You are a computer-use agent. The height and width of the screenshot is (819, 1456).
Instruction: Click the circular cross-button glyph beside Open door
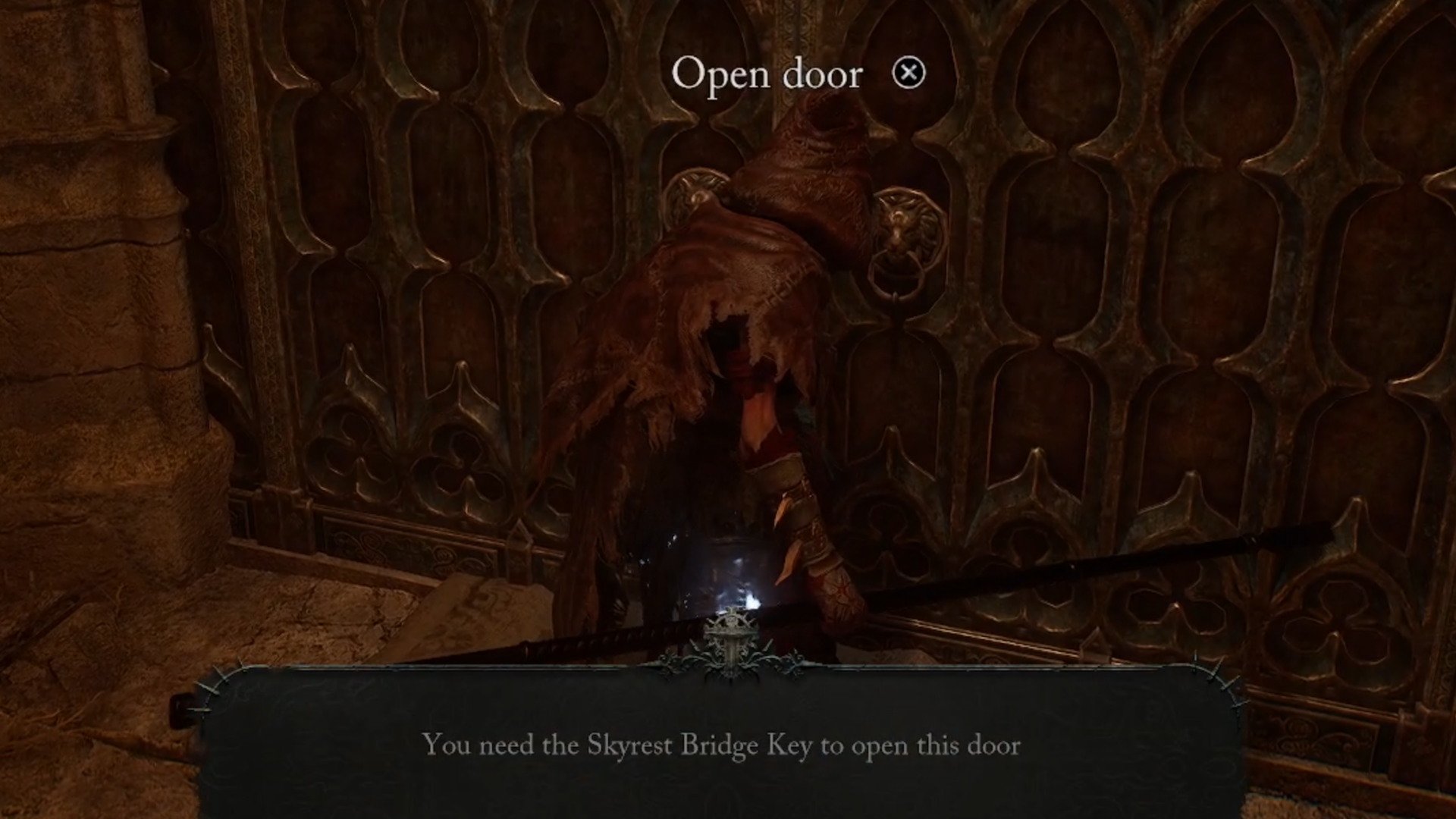tap(908, 73)
